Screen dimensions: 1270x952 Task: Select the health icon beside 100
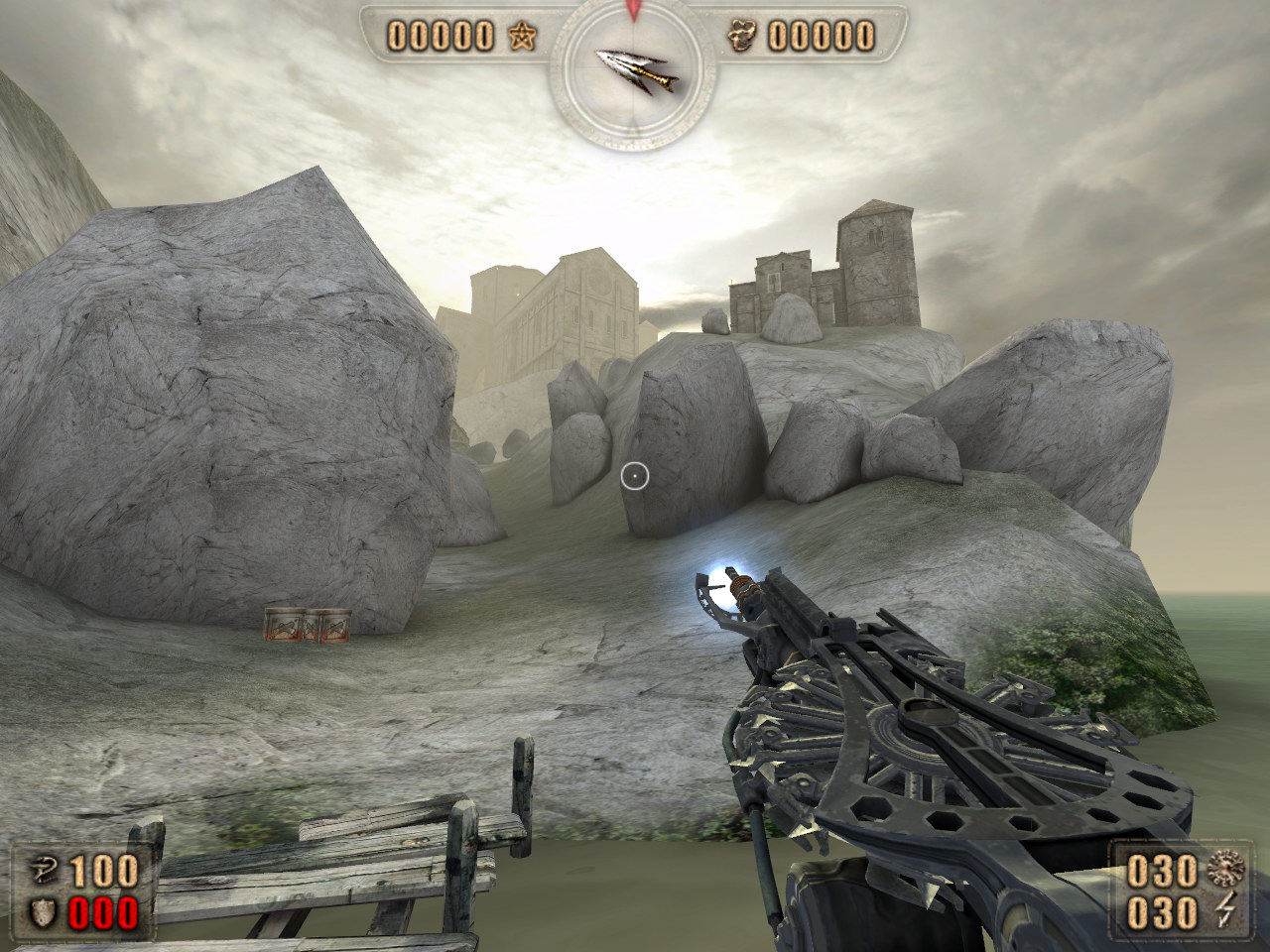click(44, 871)
